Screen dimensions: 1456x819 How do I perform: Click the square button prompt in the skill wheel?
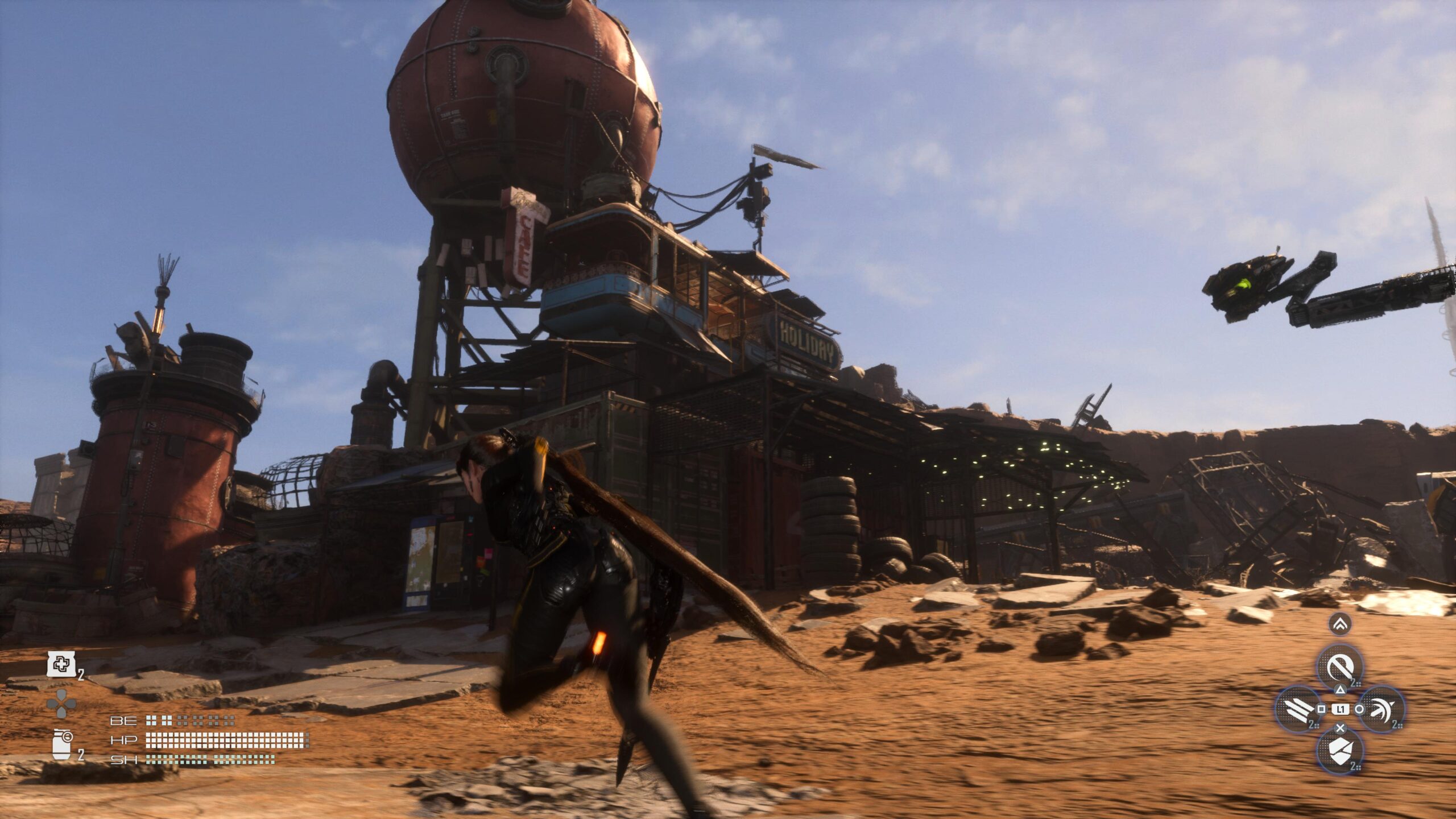point(1321,709)
